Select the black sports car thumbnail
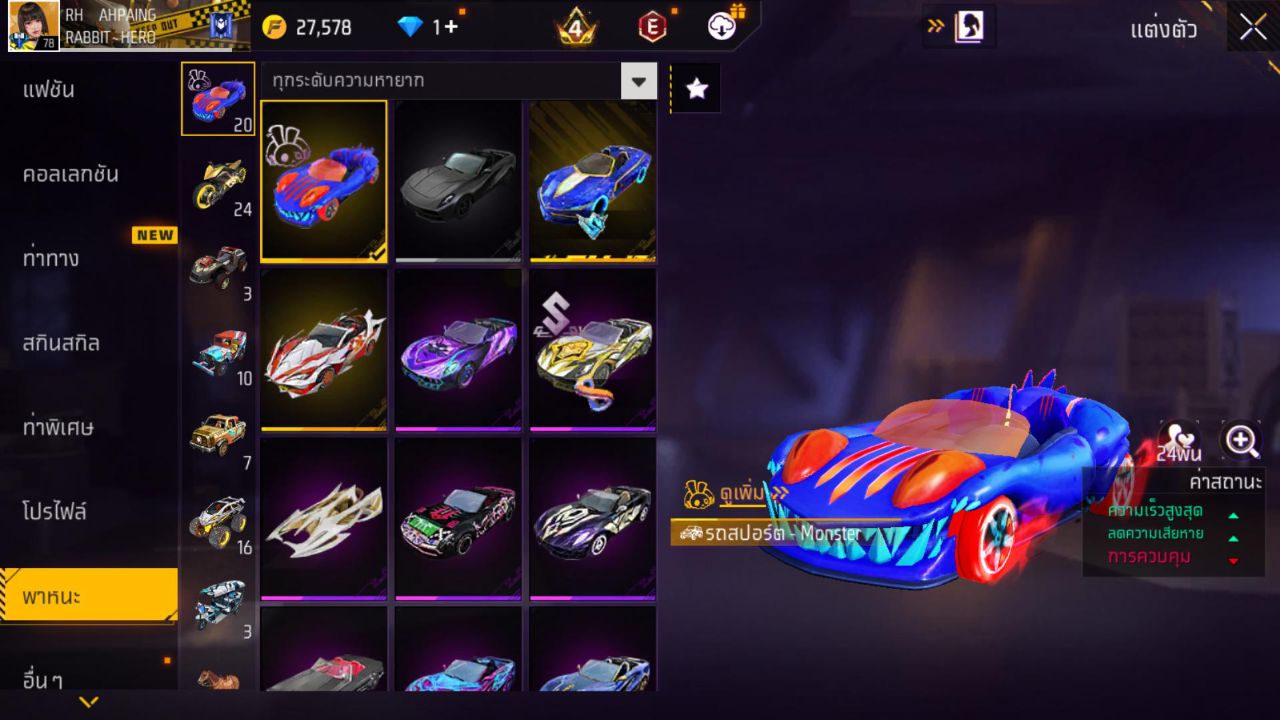This screenshot has width=1280, height=720. pos(457,181)
